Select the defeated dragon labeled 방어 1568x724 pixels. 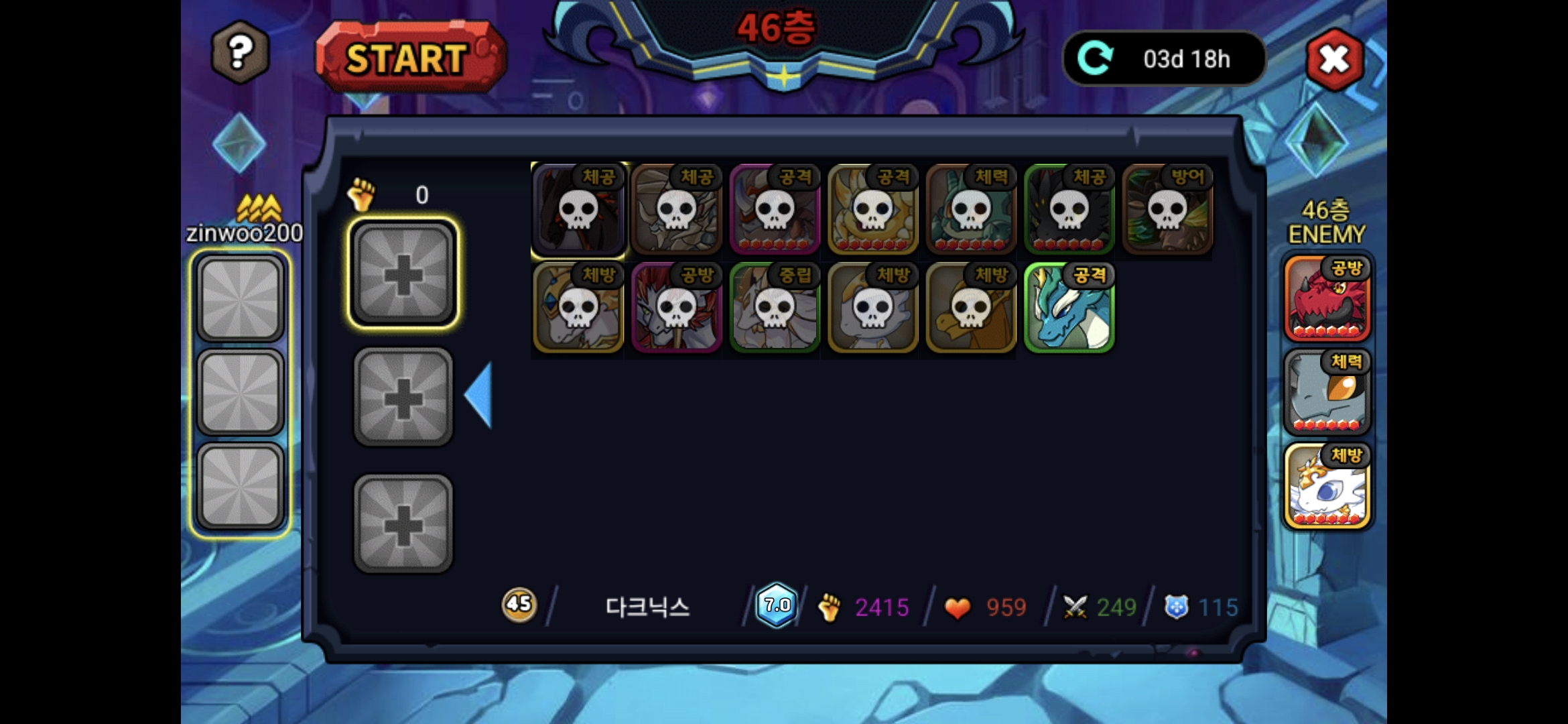click(x=1167, y=210)
